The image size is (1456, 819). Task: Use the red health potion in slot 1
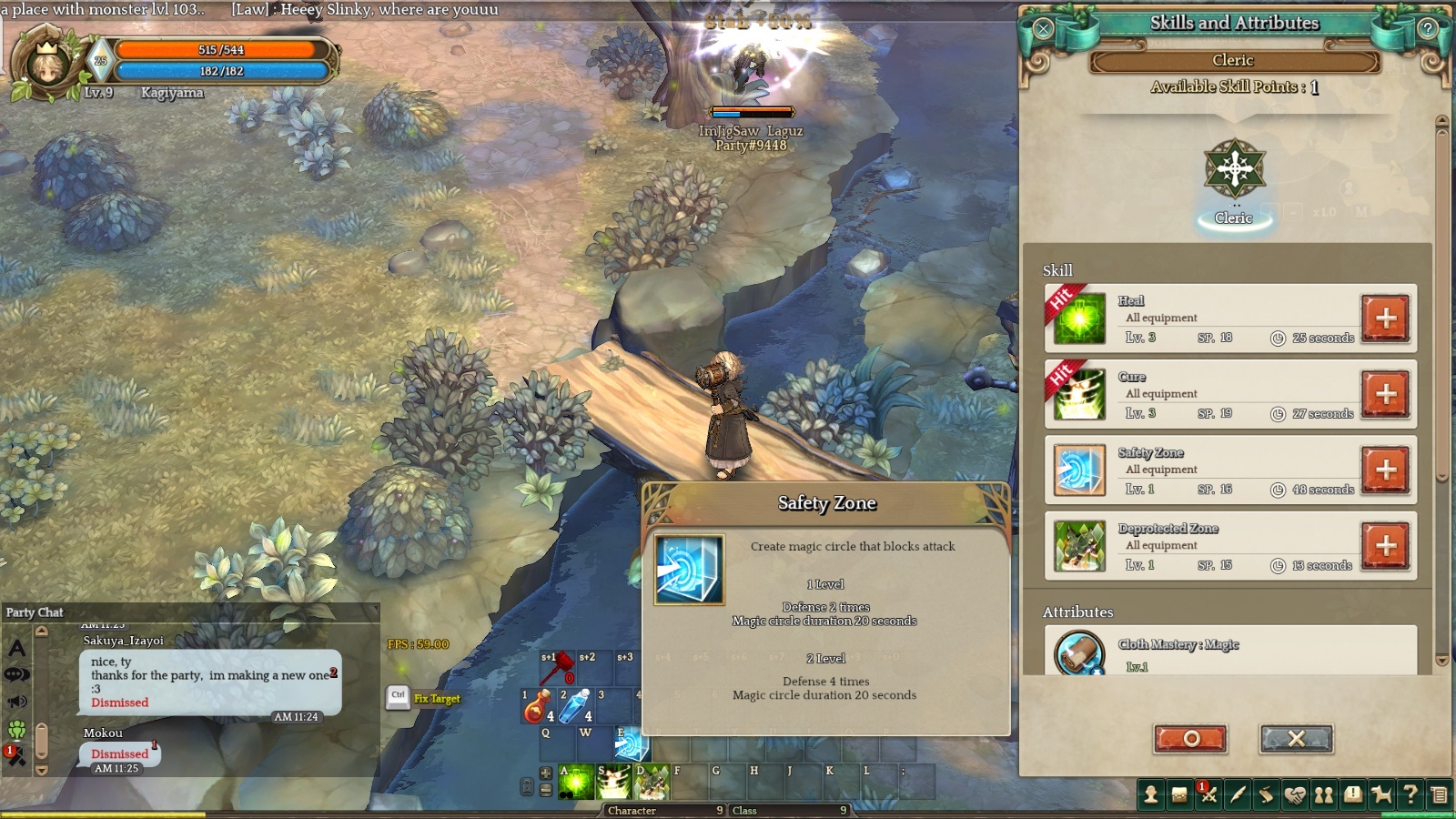tap(538, 706)
